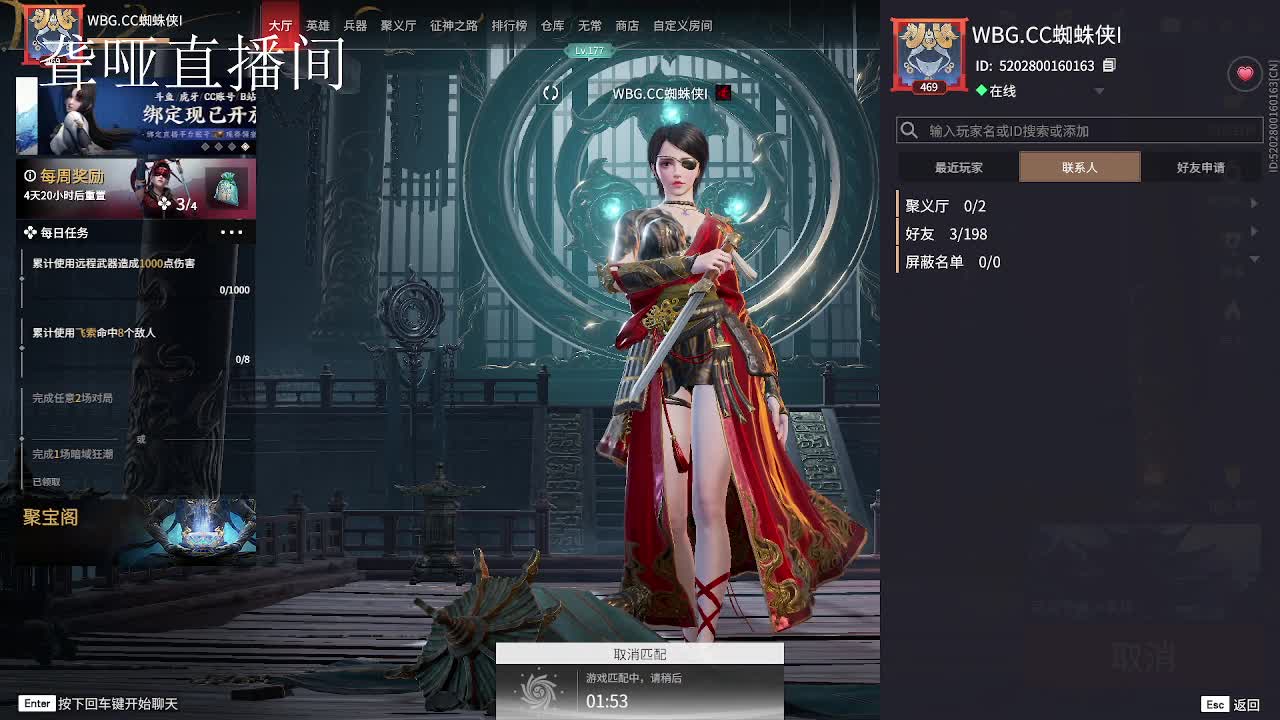Screen dimensions: 1280x720
Task: Click the magnifier icon in the search bar
Action: point(909,130)
